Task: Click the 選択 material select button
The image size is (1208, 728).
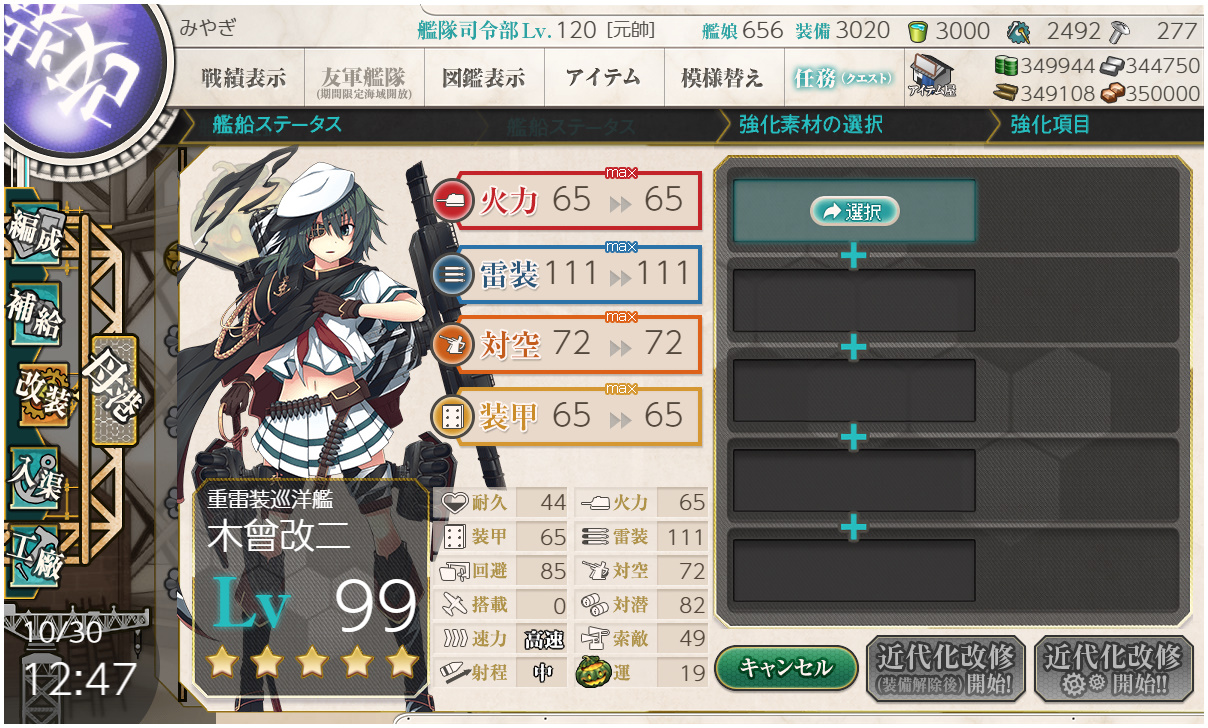Action: point(854,211)
